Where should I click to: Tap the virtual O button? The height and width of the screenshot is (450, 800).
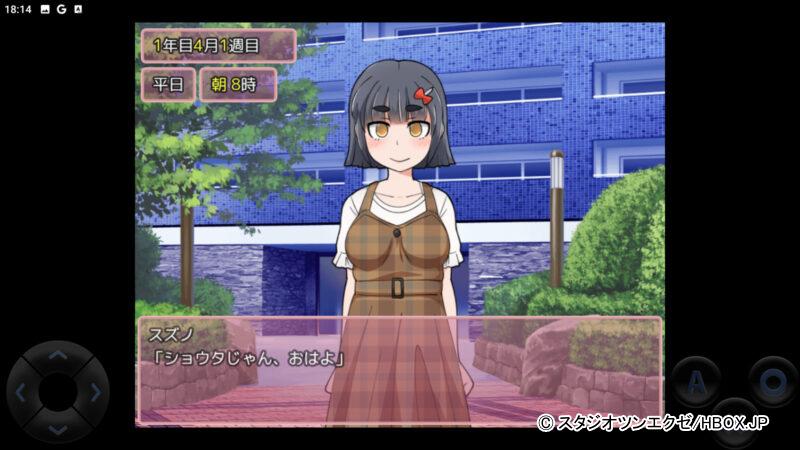point(772,381)
